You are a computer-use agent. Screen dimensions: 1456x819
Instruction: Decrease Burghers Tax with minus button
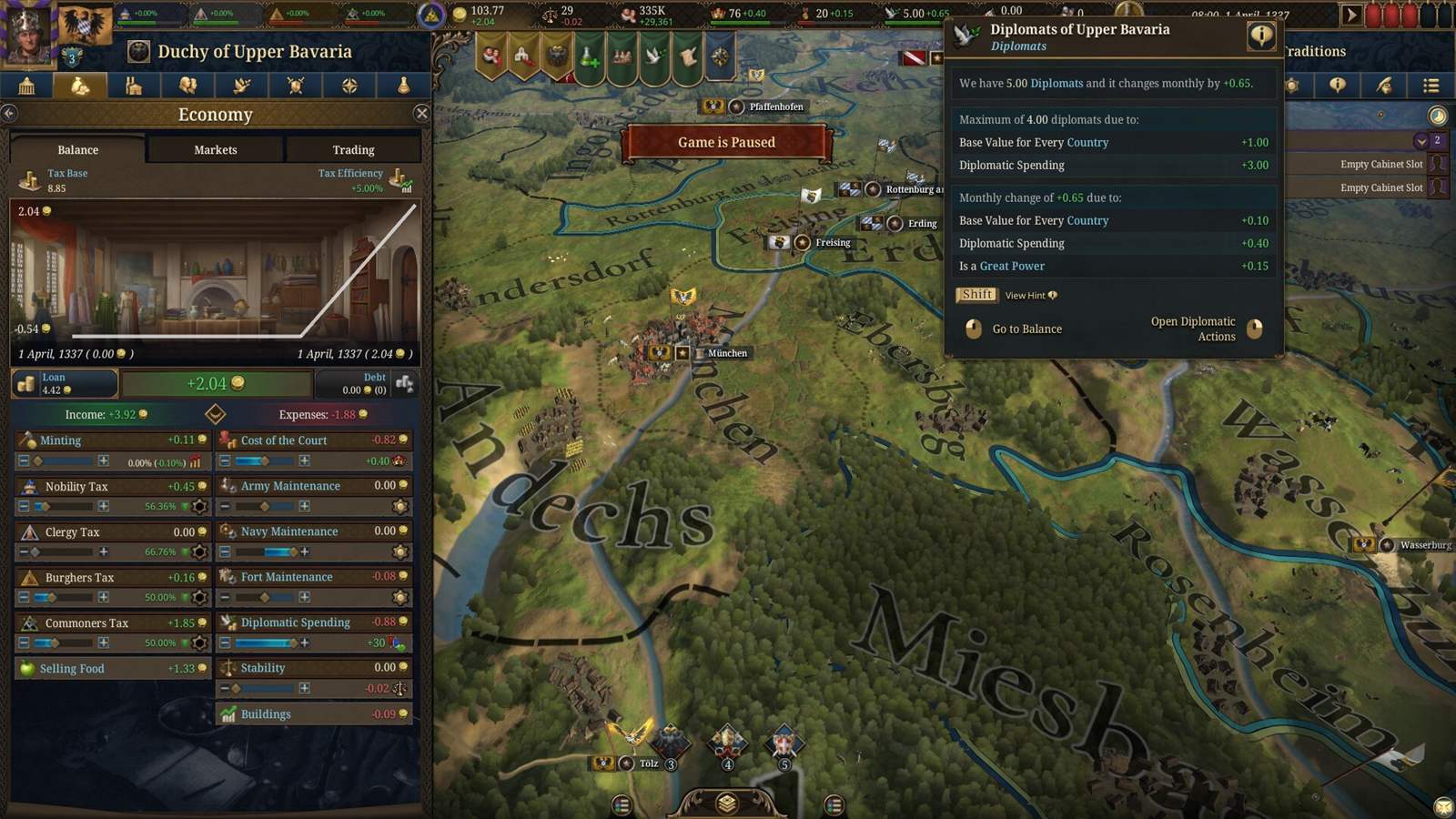[24, 597]
